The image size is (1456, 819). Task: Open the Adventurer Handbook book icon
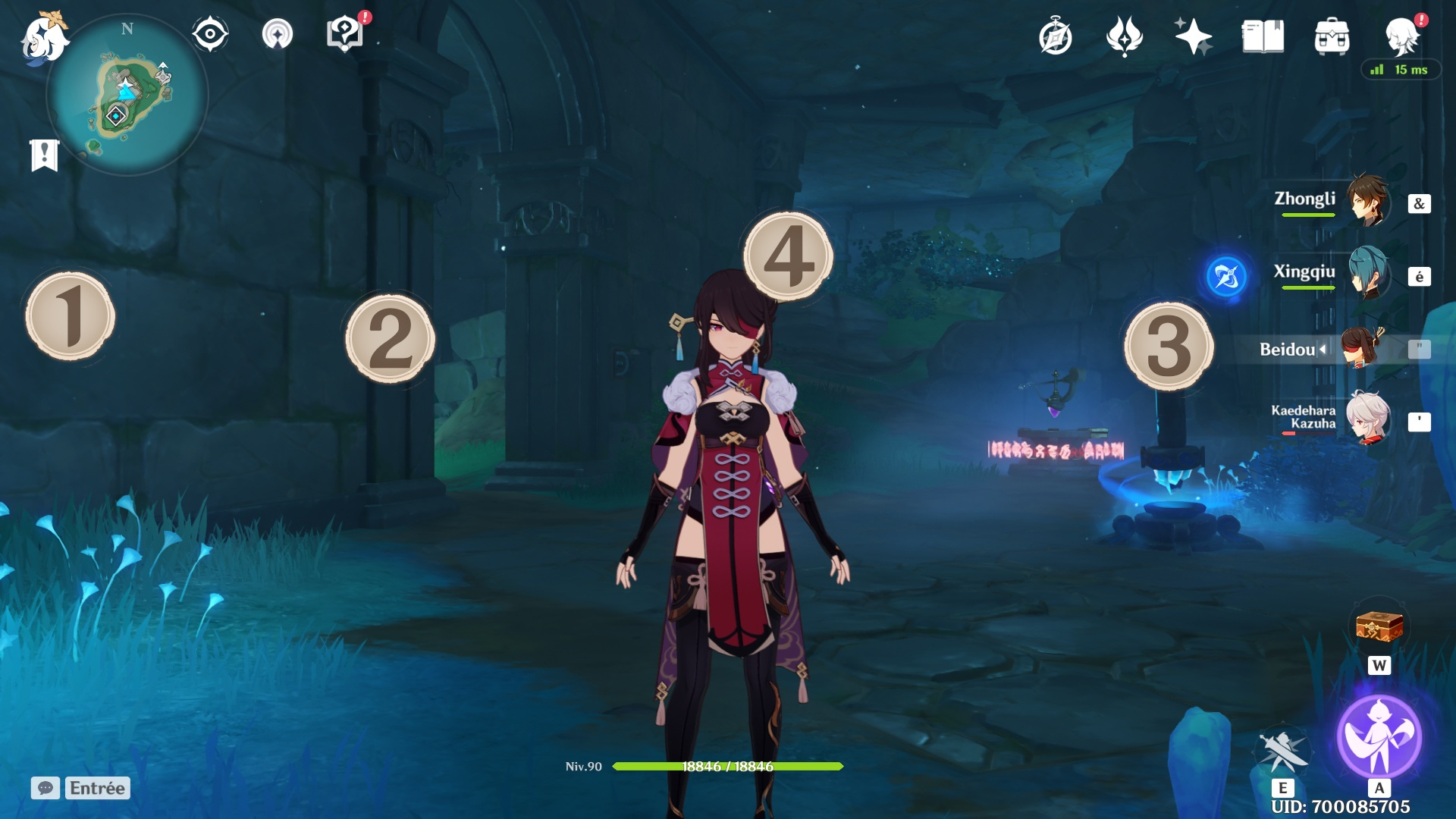(1263, 36)
